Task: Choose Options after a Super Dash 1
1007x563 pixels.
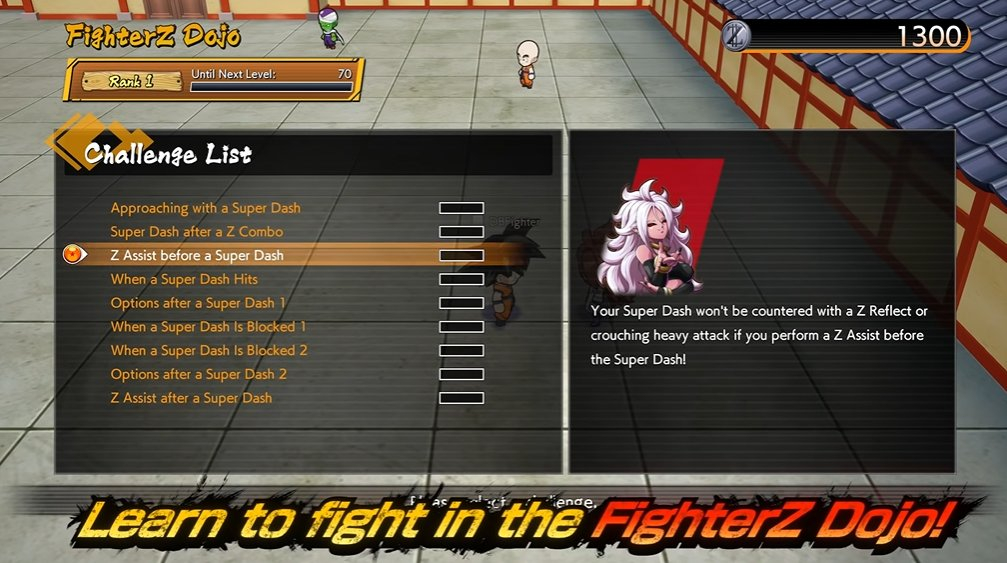Action: pos(198,303)
